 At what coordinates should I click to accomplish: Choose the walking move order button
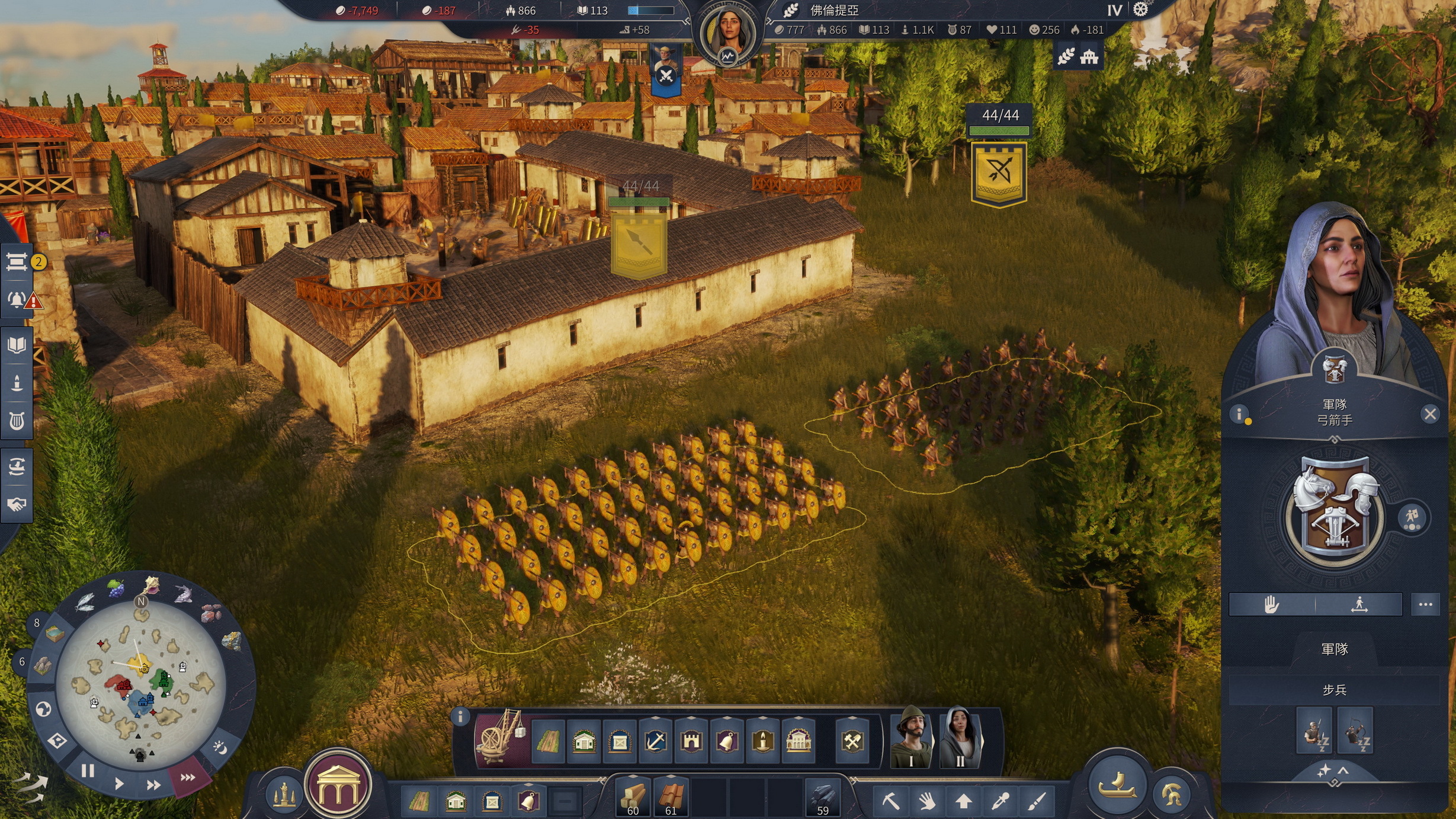pyautogui.click(x=1359, y=604)
